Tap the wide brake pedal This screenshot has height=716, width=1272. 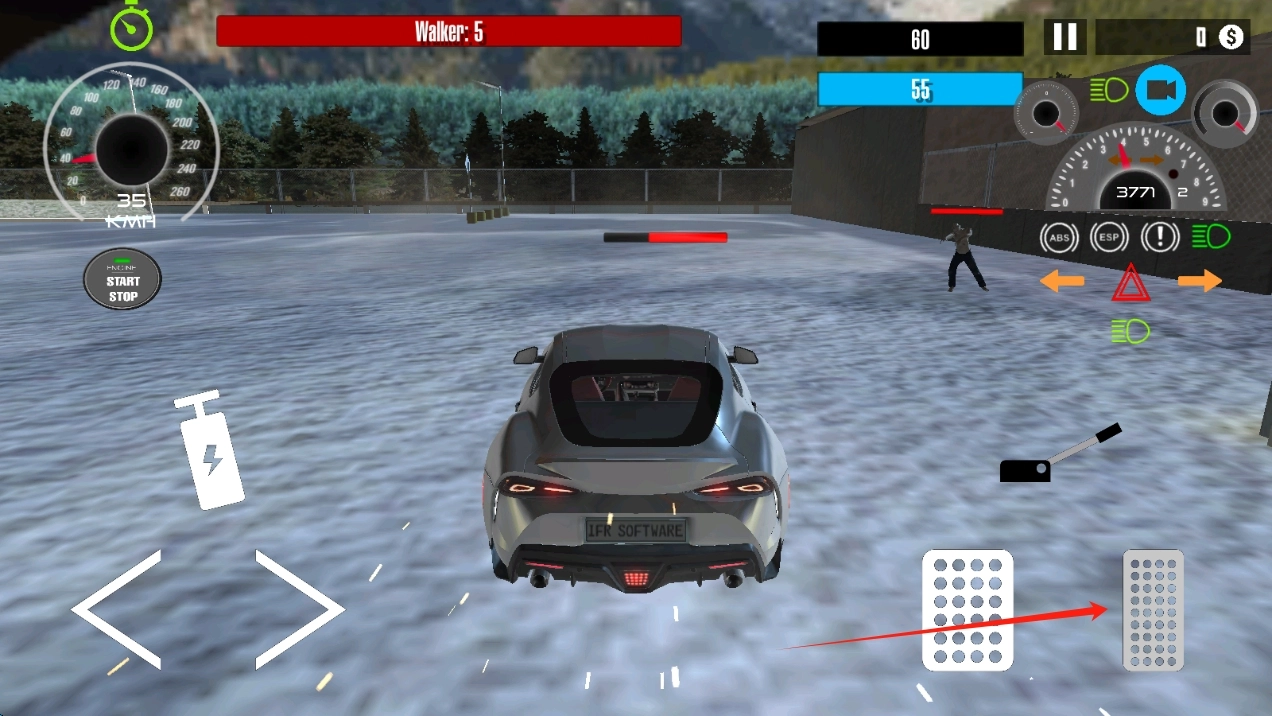click(967, 609)
